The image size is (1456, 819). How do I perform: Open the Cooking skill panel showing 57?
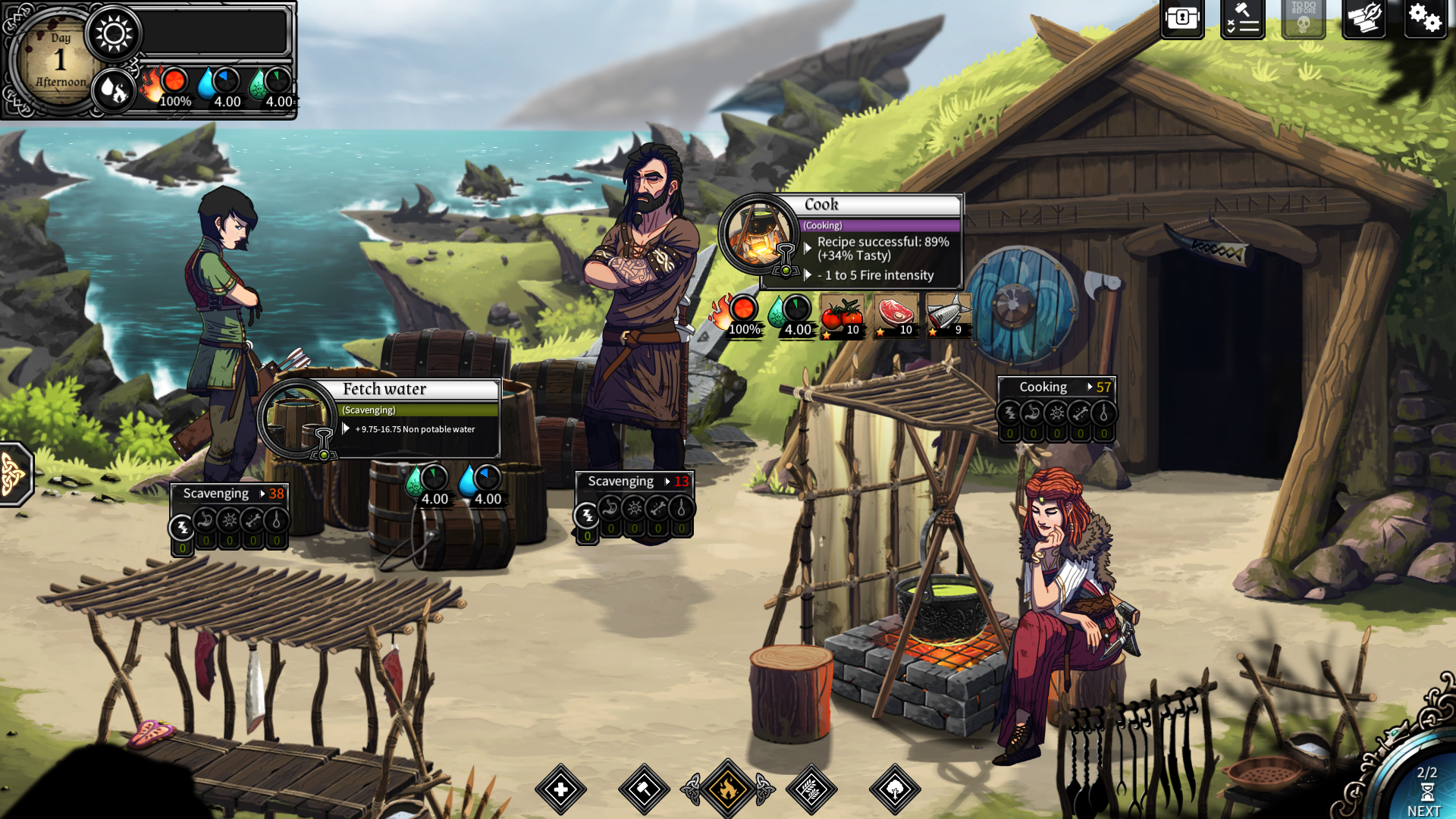pos(1056,388)
